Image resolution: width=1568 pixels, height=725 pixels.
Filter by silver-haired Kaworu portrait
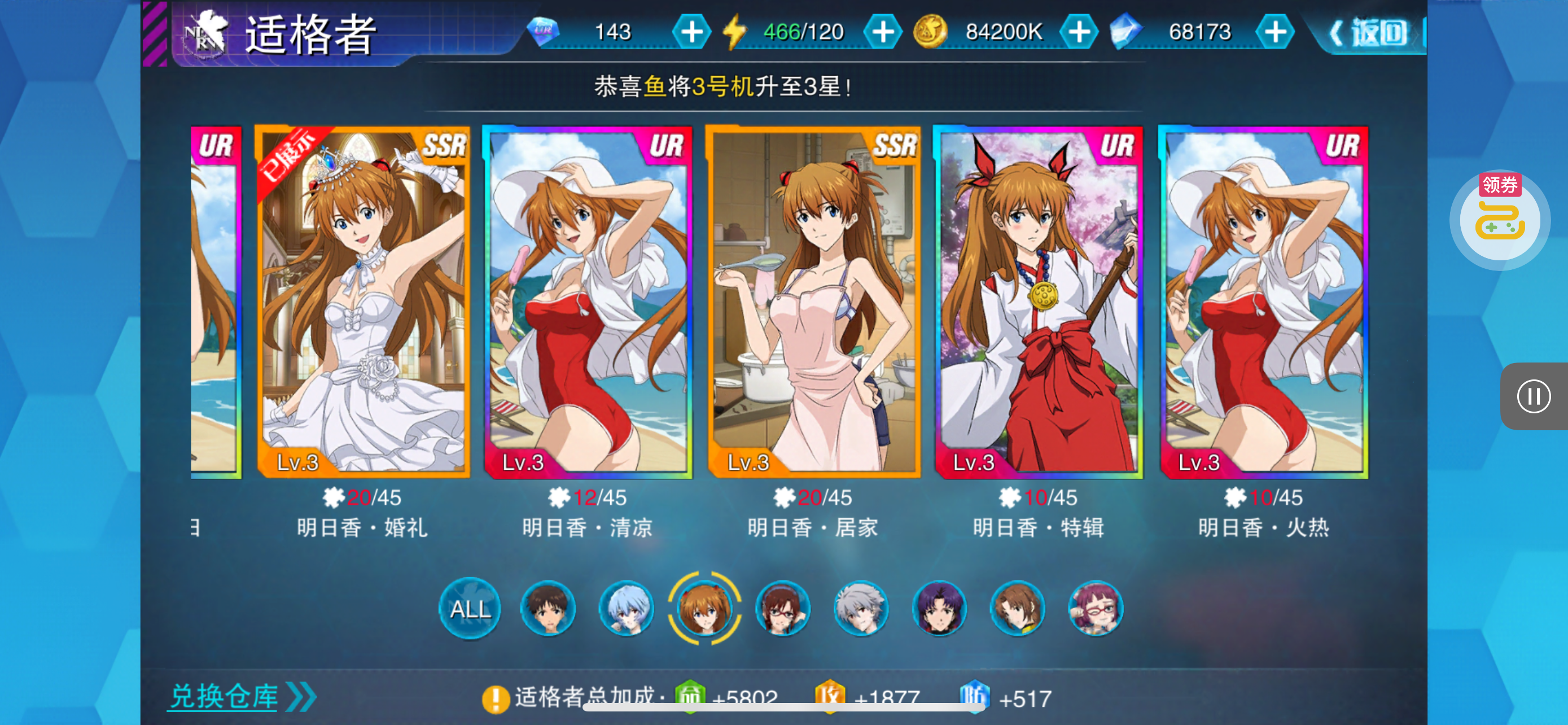861,608
